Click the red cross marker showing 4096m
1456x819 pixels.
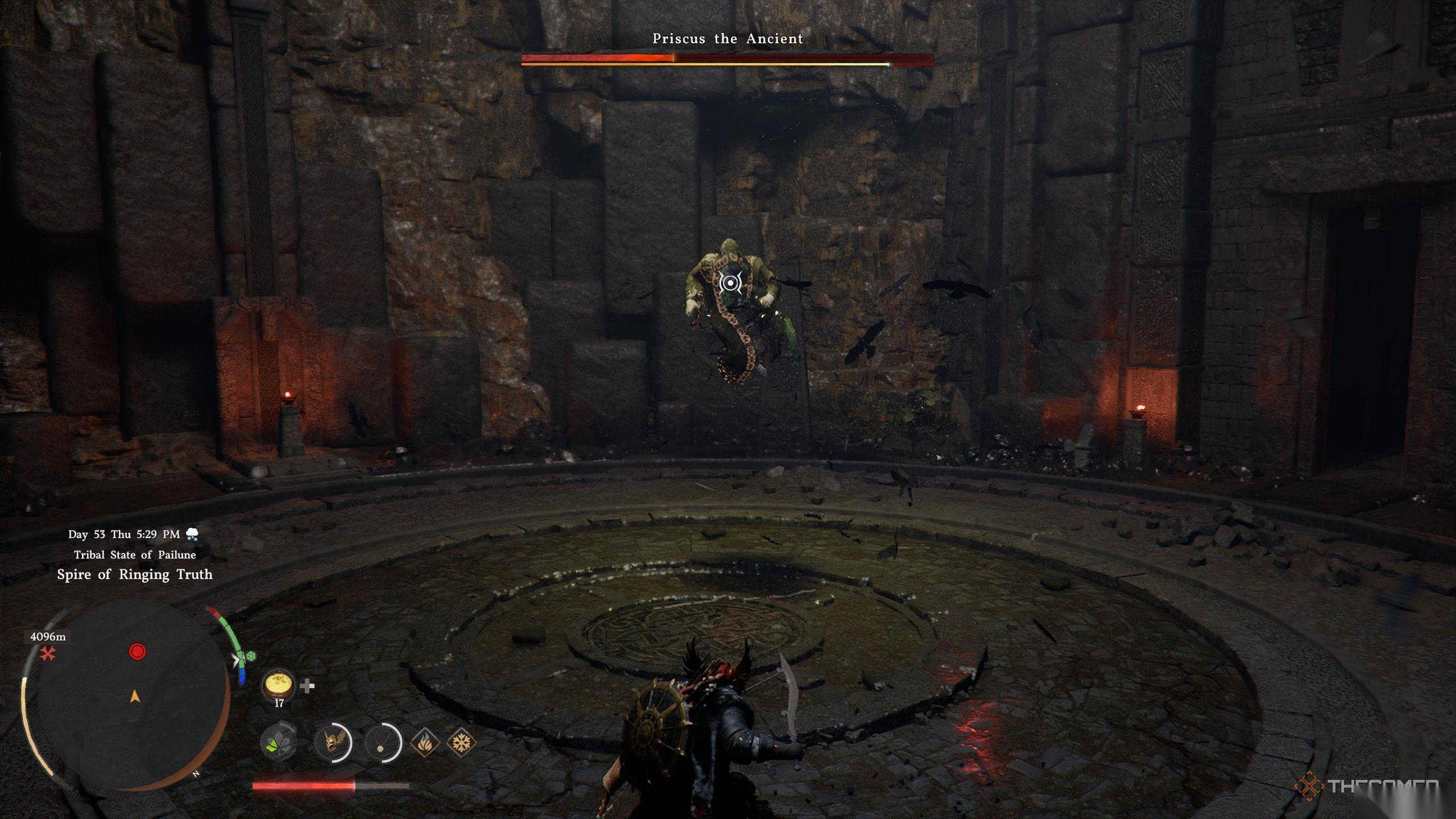(48, 655)
